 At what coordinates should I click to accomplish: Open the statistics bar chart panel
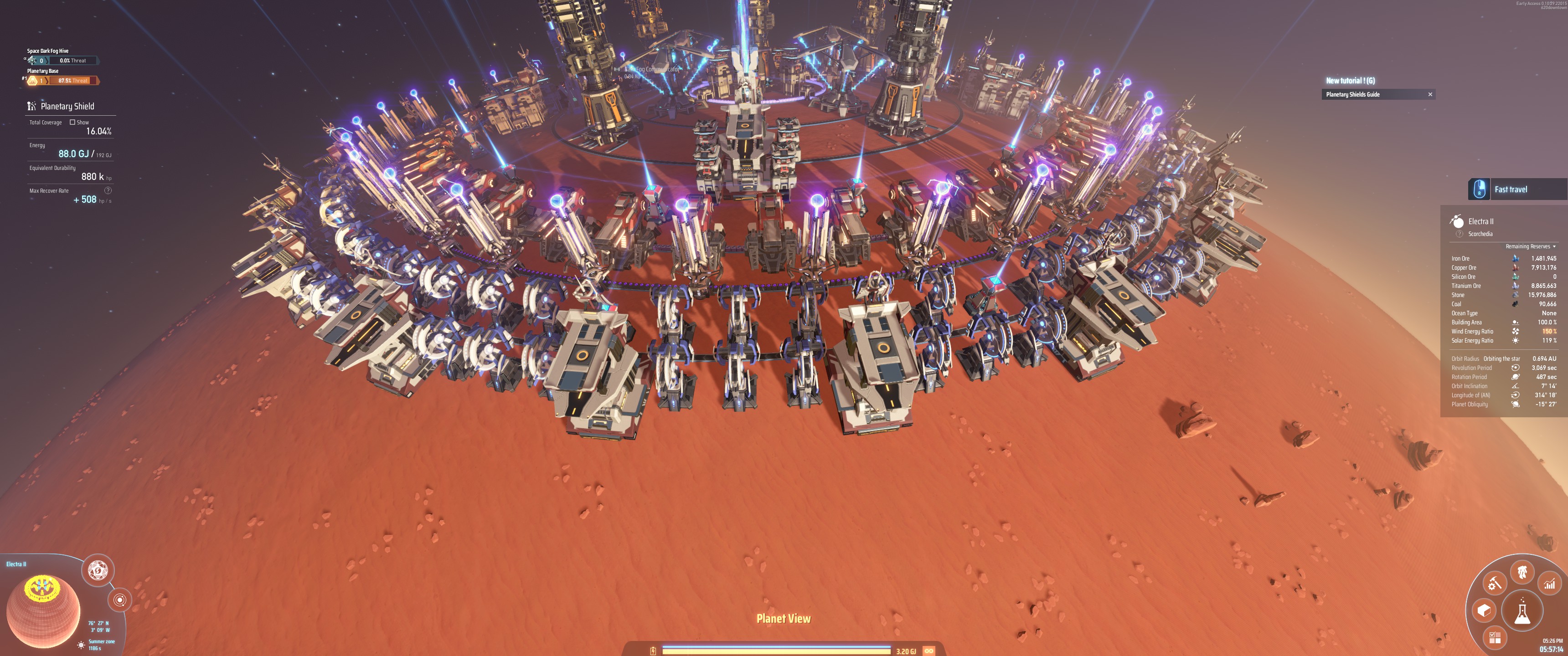[1549, 584]
